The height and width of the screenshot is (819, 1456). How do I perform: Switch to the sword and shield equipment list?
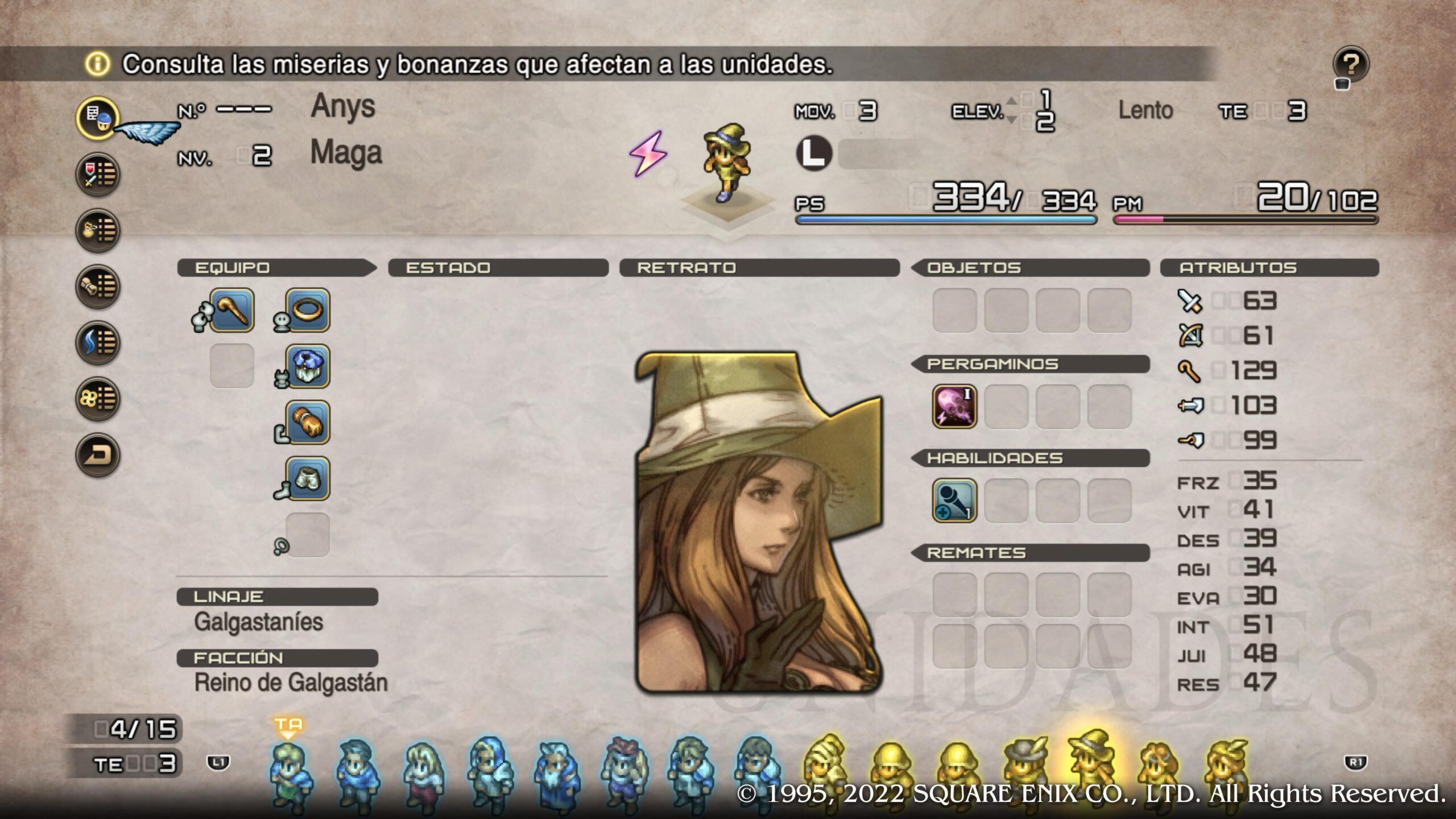click(x=98, y=174)
